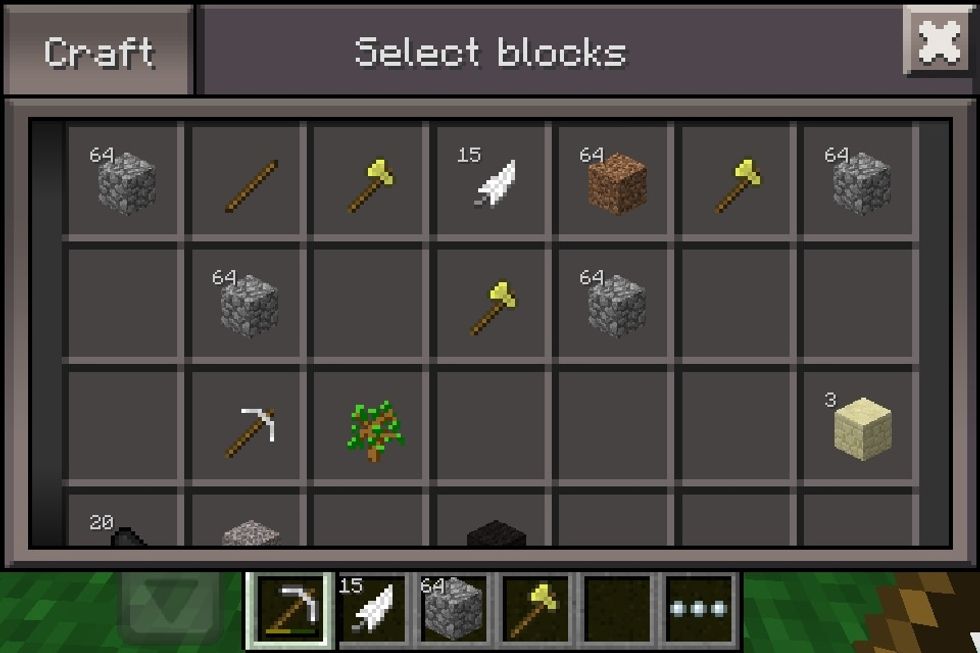Select the cobblestone hotbar slot
Viewport: 980px width, 653px height.
pos(455,609)
